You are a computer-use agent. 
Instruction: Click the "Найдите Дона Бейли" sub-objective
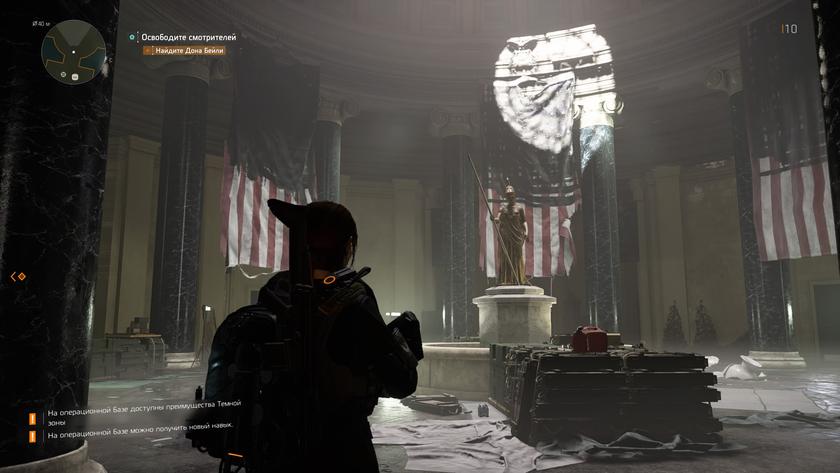[189, 50]
